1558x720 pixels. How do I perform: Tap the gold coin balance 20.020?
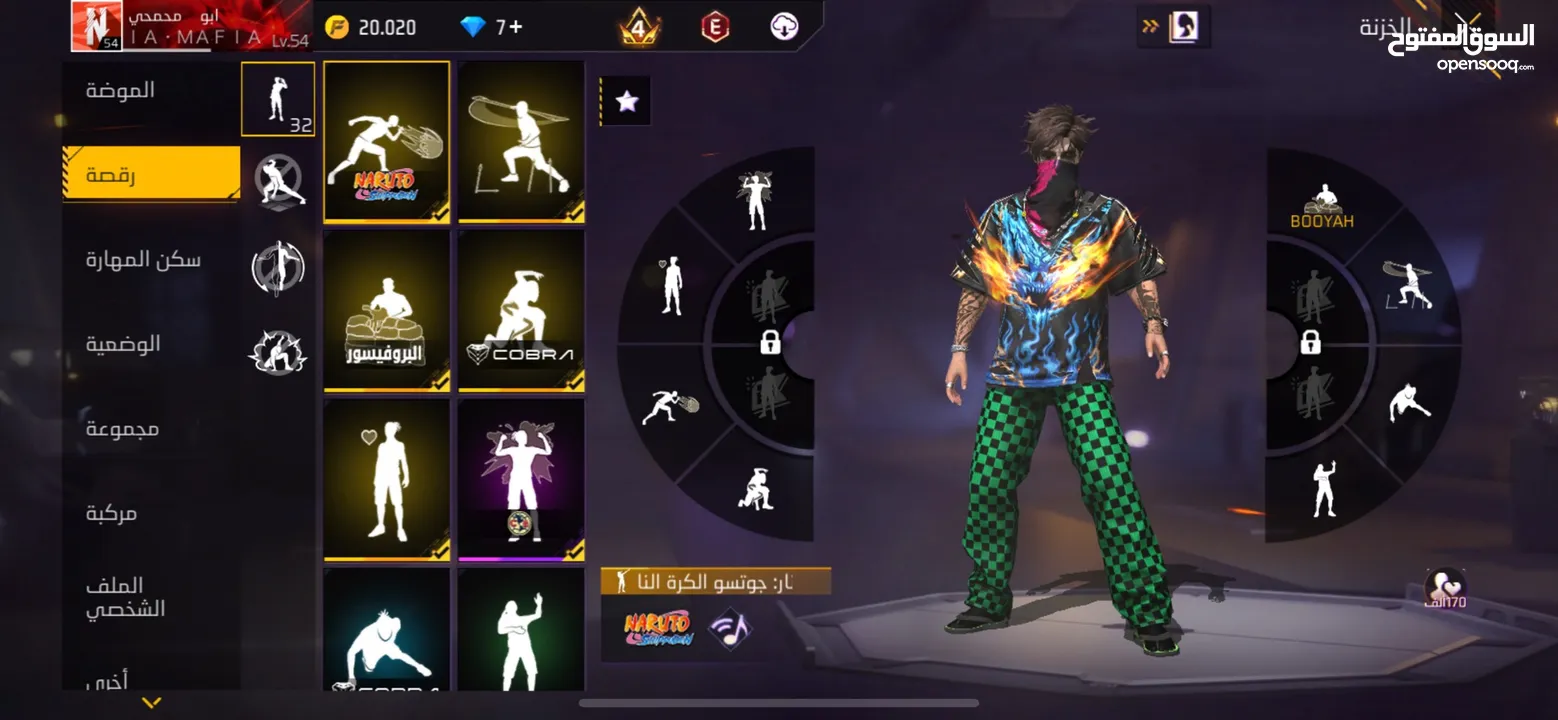coord(371,27)
